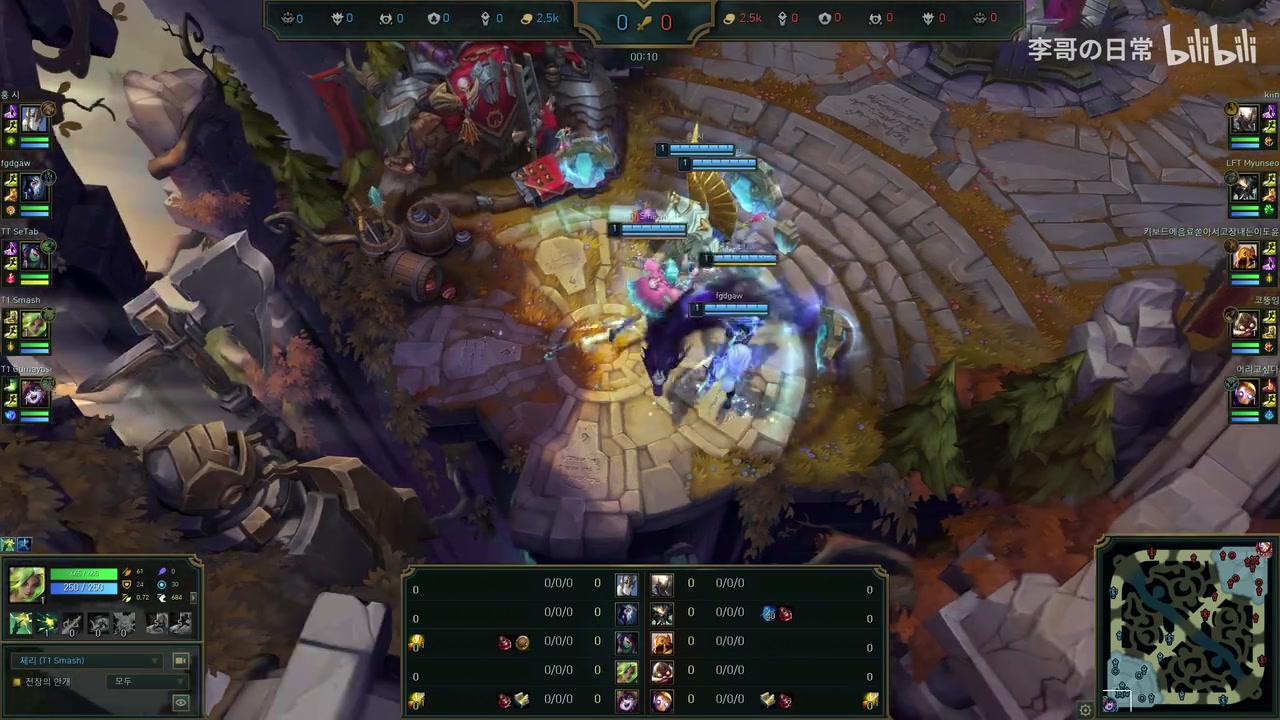Image resolution: width=1280 pixels, height=720 pixels.
Task: Open the gear settings beside the minimap
Action: [x=1085, y=710]
